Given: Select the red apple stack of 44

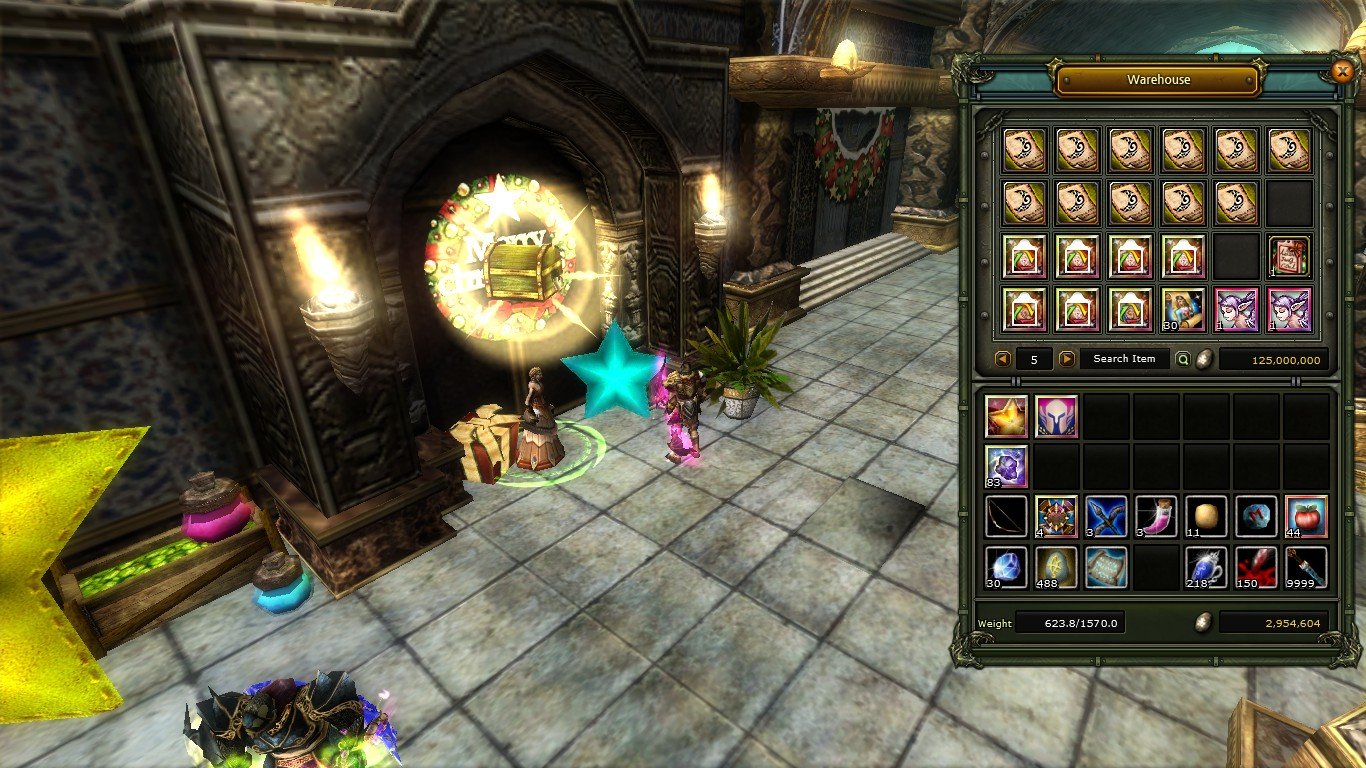Looking at the screenshot, I should tap(1307, 516).
